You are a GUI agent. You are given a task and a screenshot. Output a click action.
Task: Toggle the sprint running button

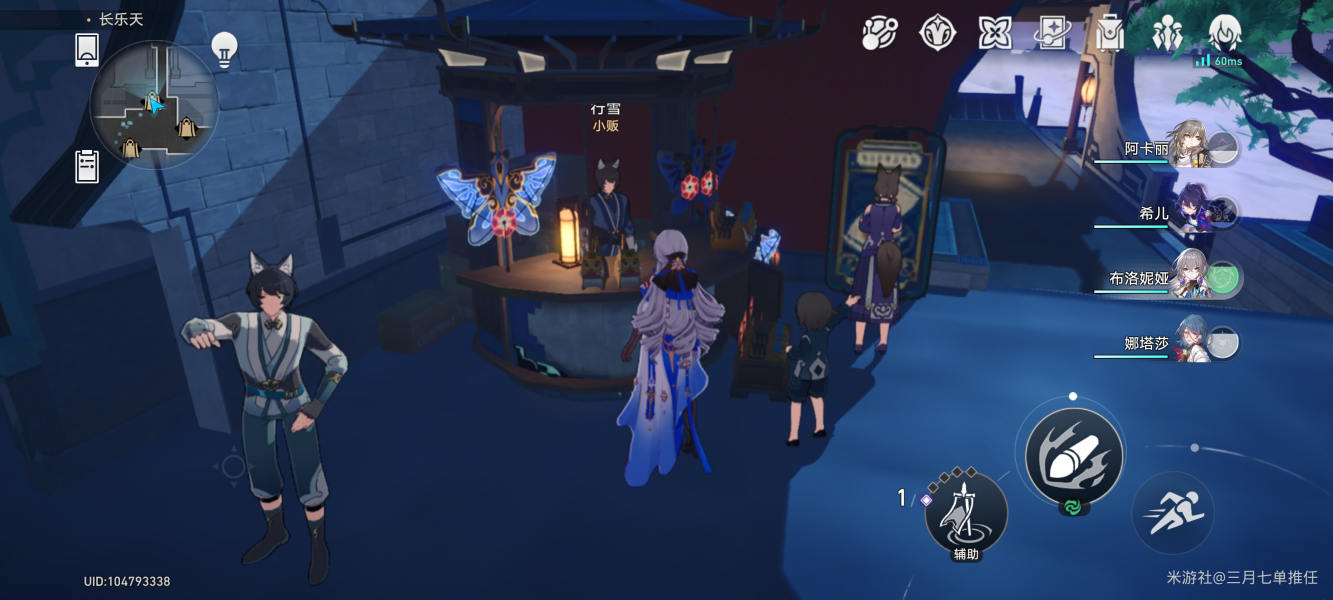(x=1172, y=513)
